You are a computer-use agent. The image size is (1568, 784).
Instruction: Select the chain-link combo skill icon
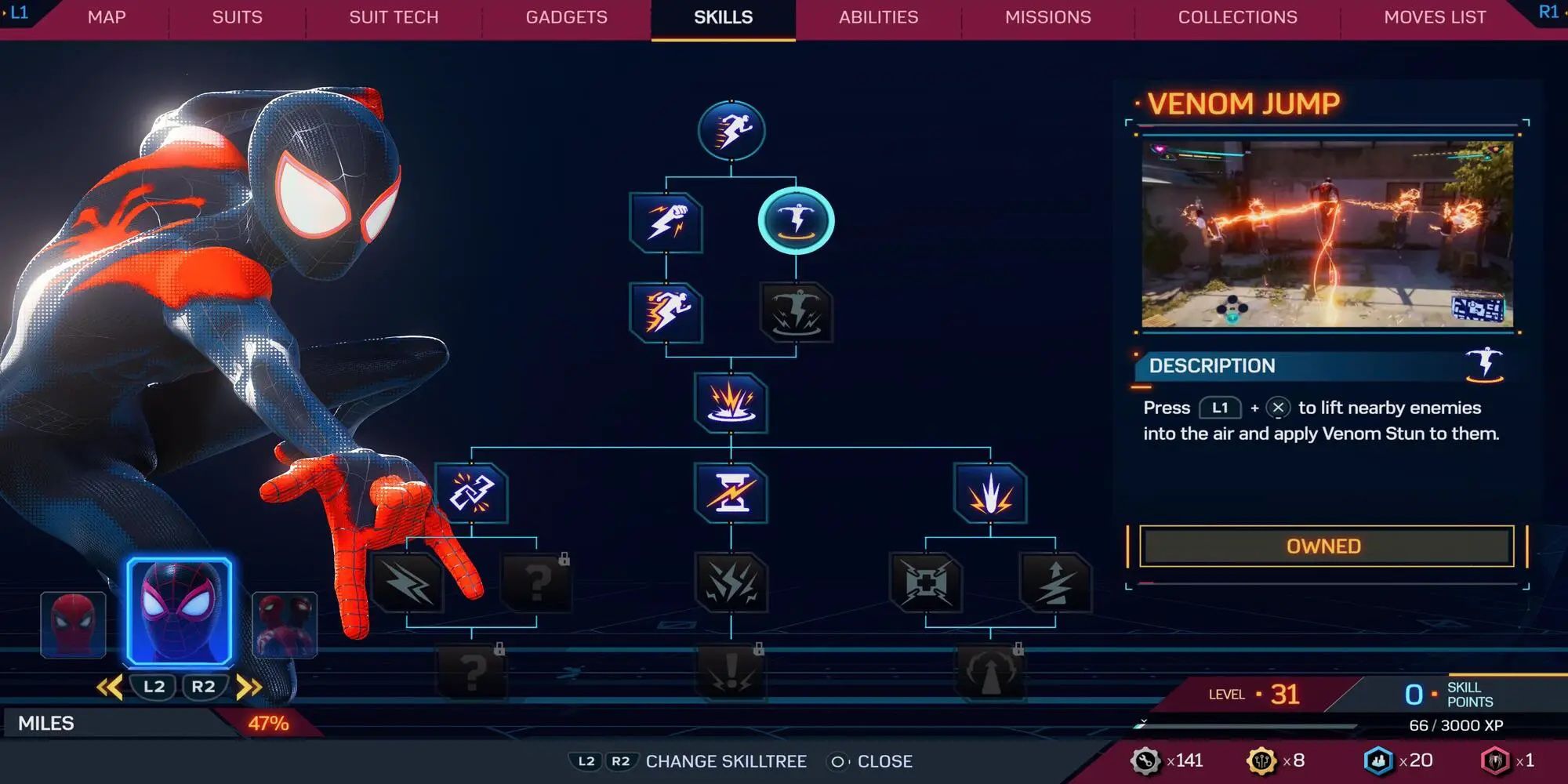coord(470,494)
